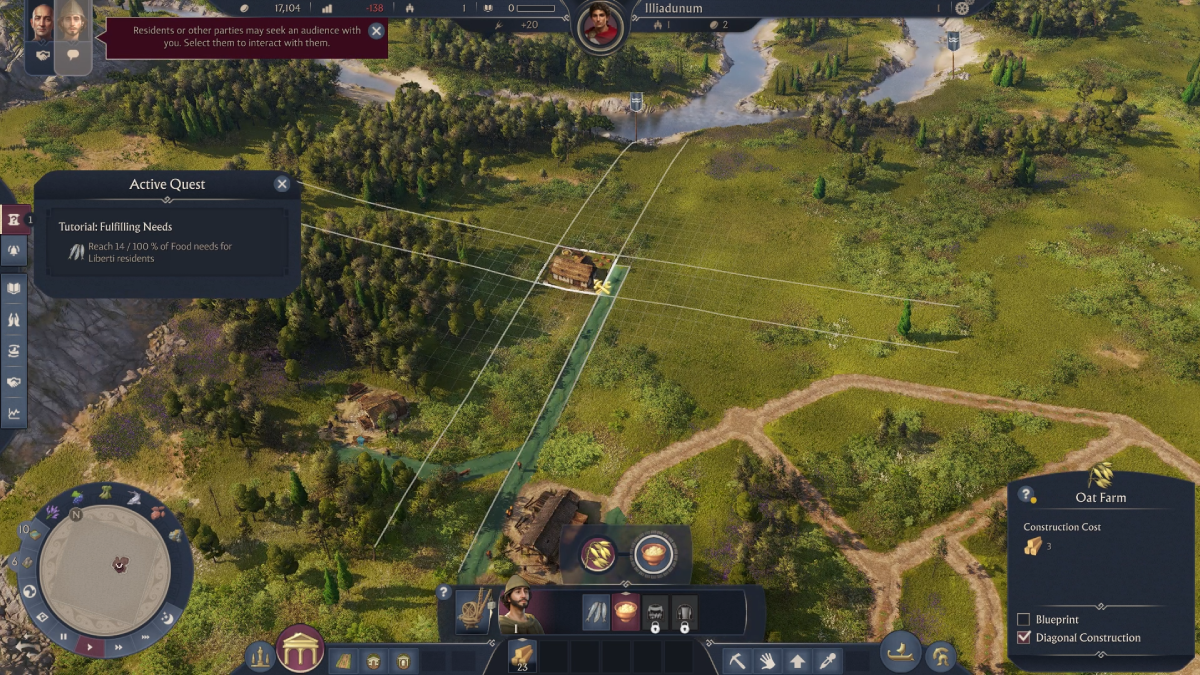Enable the Blueprint checkbox
1200x675 pixels.
click(x=1023, y=620)
